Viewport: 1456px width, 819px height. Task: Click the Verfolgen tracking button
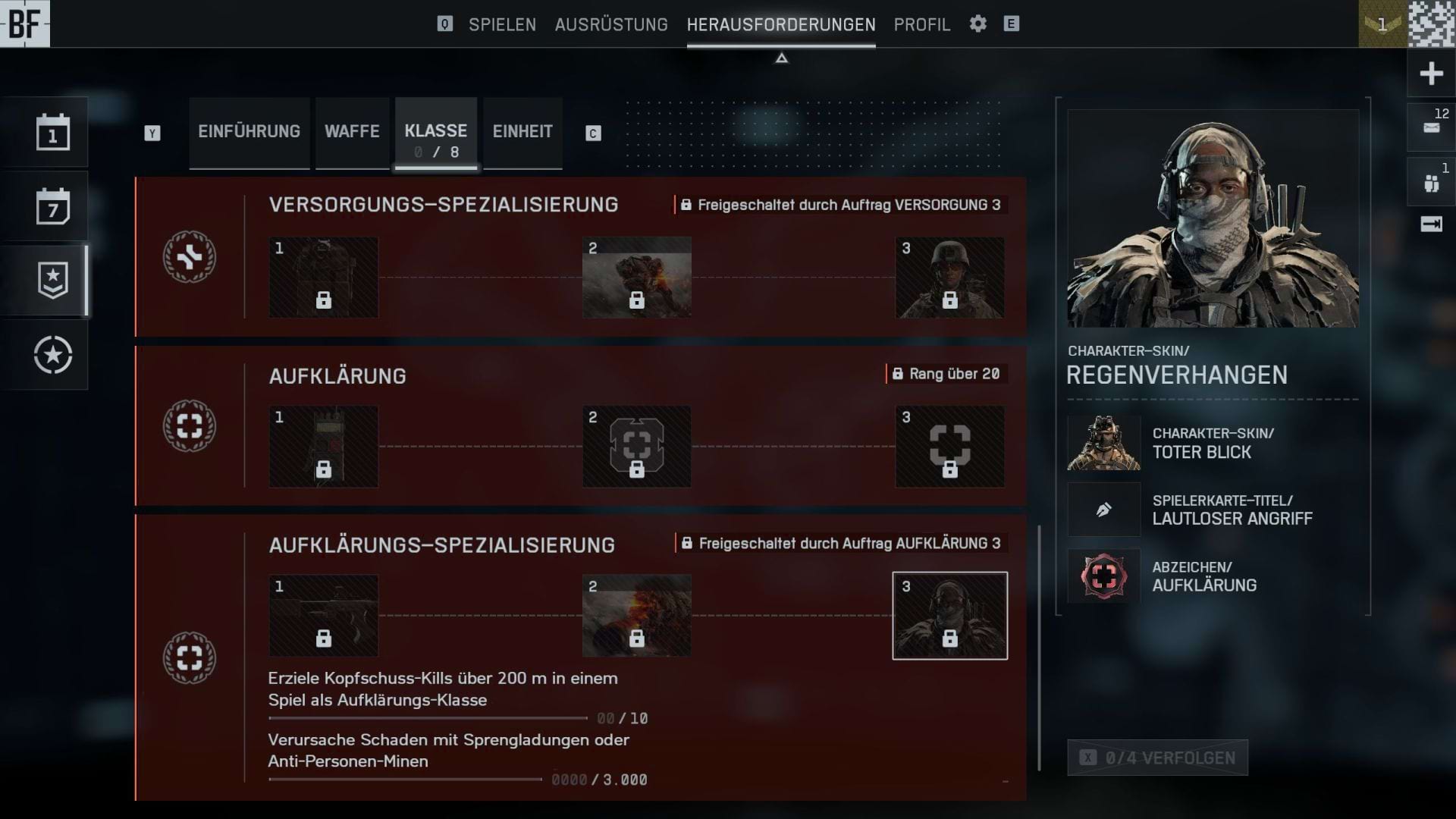[1157, 758]
